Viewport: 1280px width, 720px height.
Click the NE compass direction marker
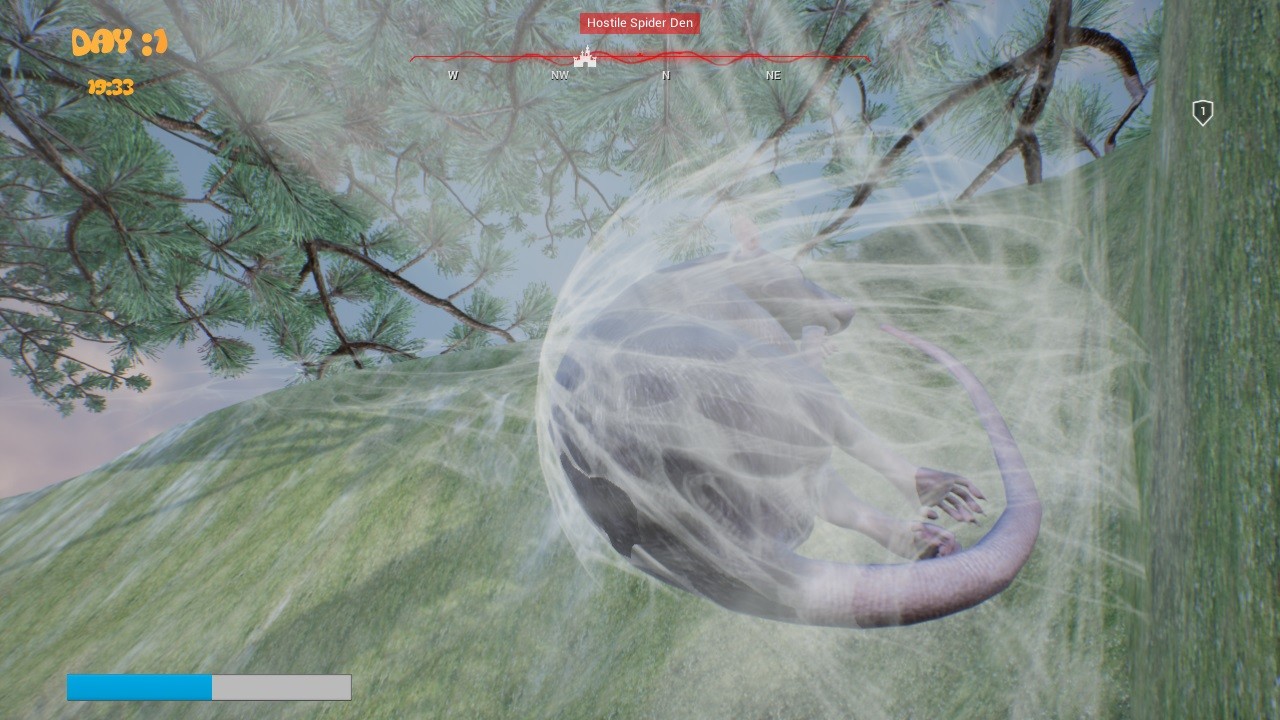(x=772, y=75)
